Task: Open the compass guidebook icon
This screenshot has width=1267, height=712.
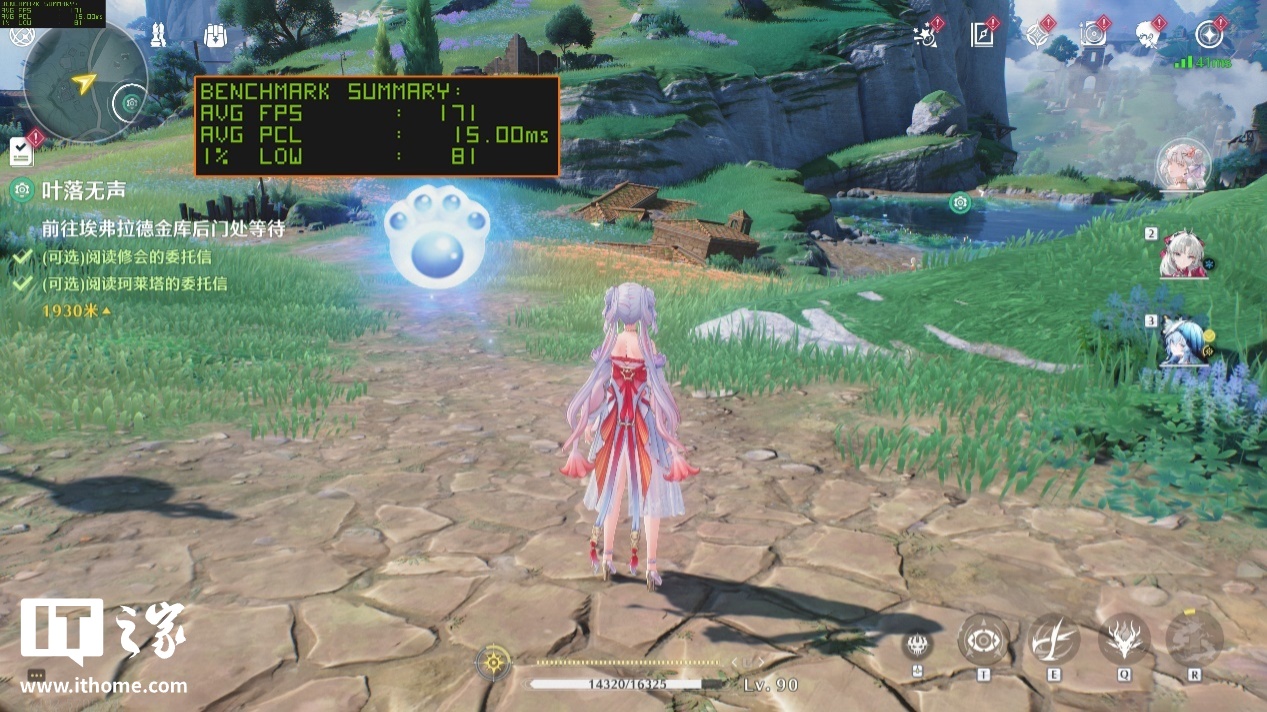Action: click(981, 36)
